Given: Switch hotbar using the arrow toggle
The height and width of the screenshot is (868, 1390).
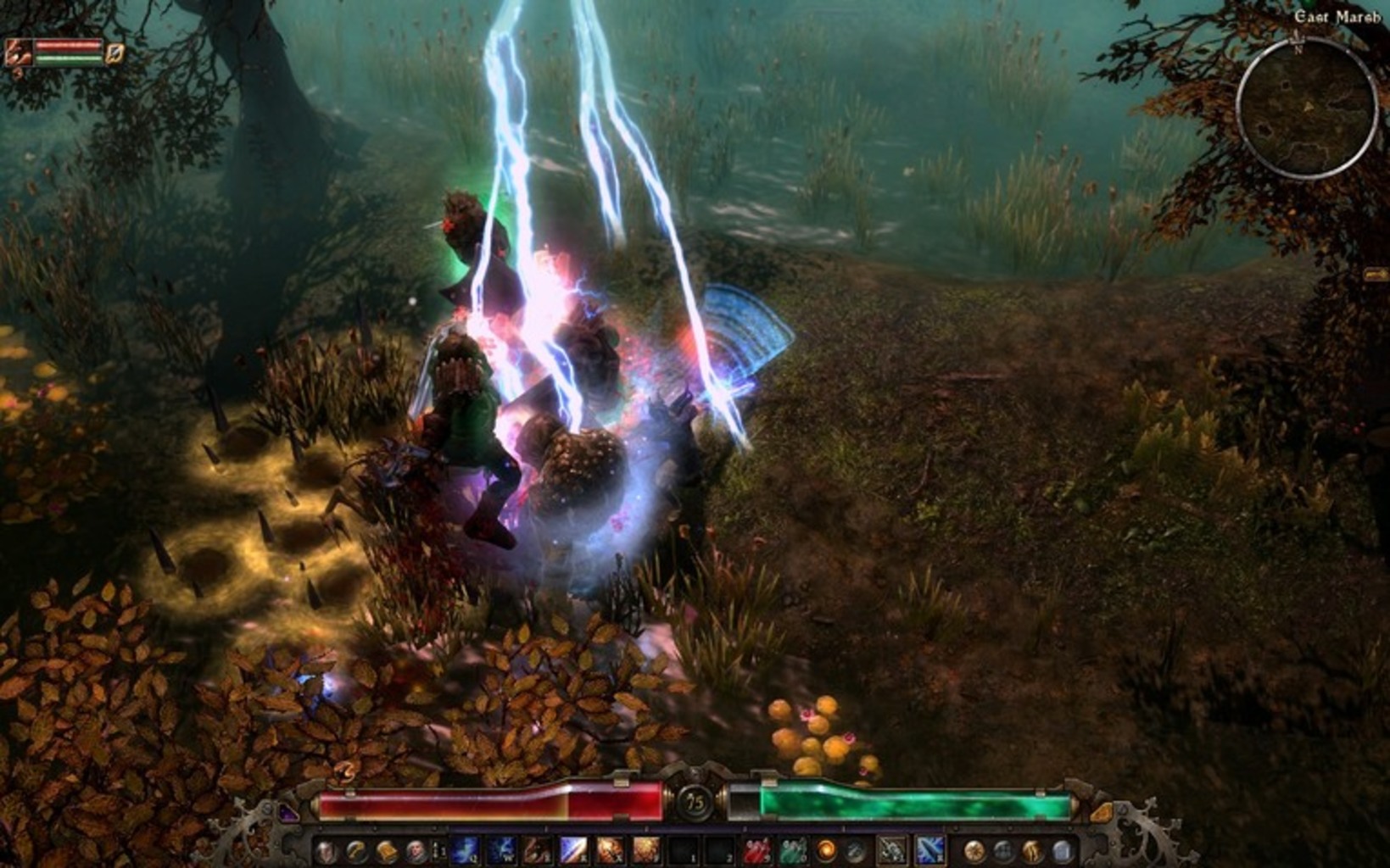Looking at the screenshot, I should (439, 850).
